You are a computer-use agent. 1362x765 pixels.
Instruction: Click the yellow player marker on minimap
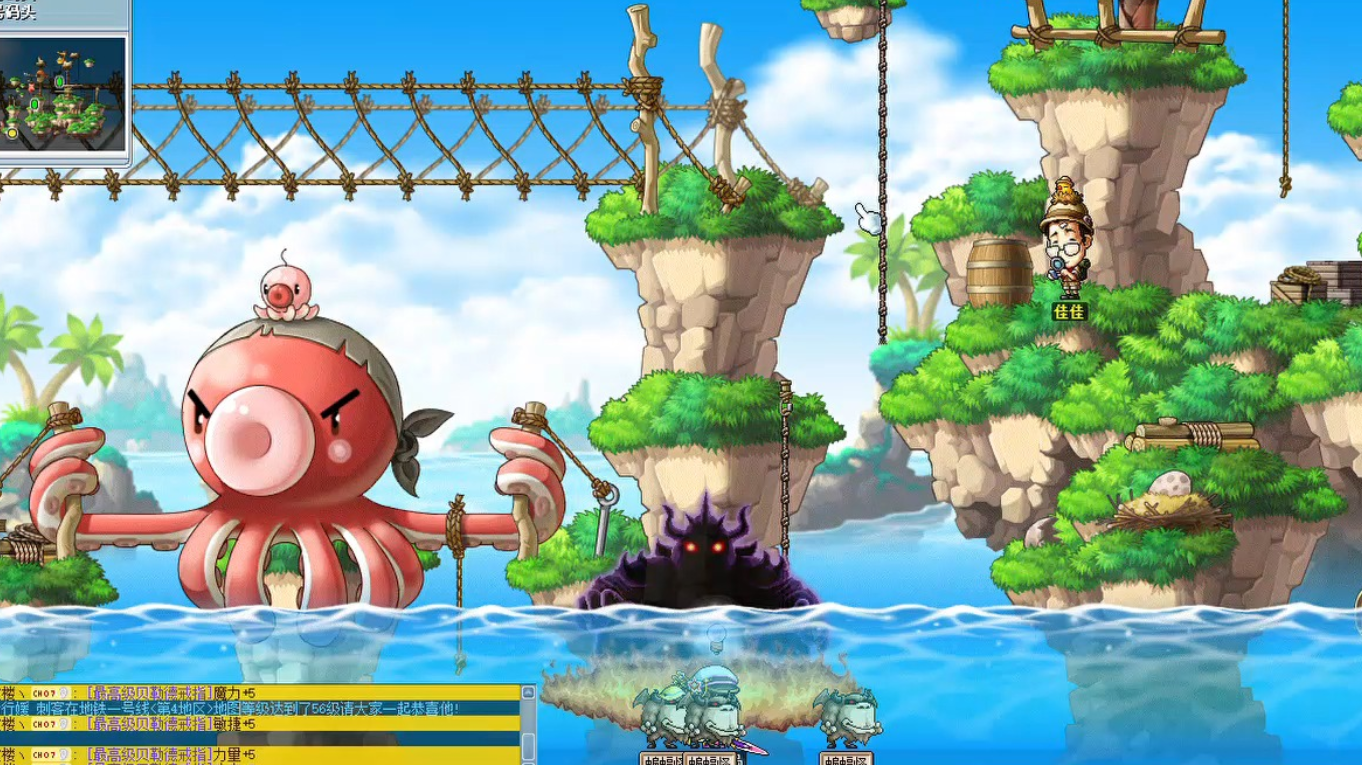point(12,132)
